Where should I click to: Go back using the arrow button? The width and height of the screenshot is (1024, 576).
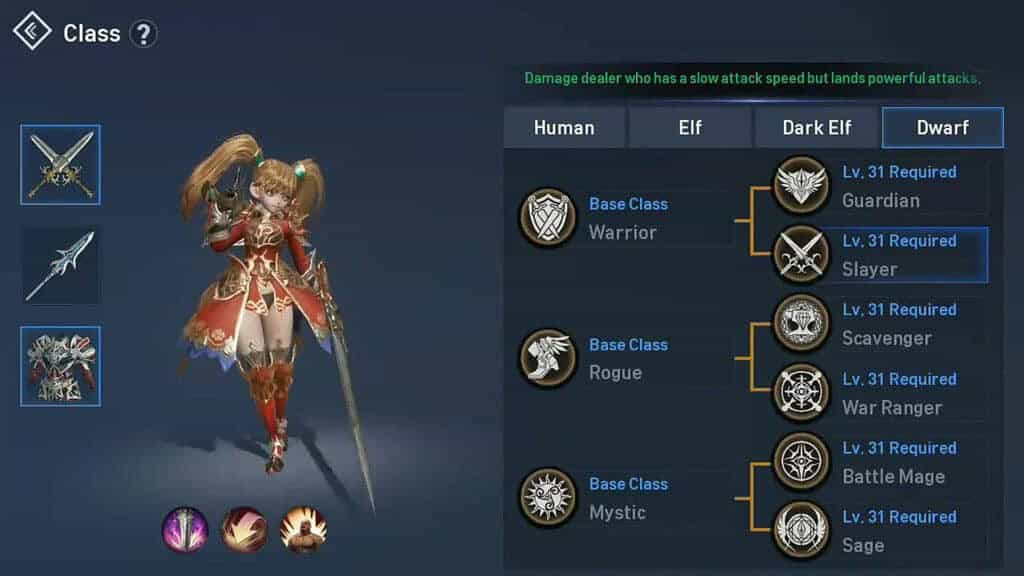[x=32, y=31]
